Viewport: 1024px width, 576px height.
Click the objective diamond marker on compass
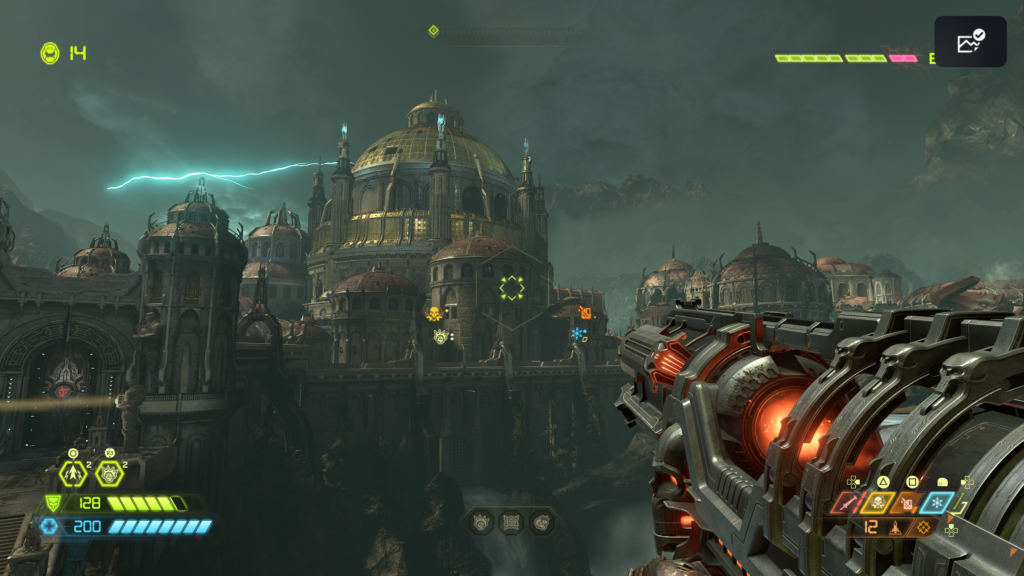pyautogui.click(x=433, y=31)
